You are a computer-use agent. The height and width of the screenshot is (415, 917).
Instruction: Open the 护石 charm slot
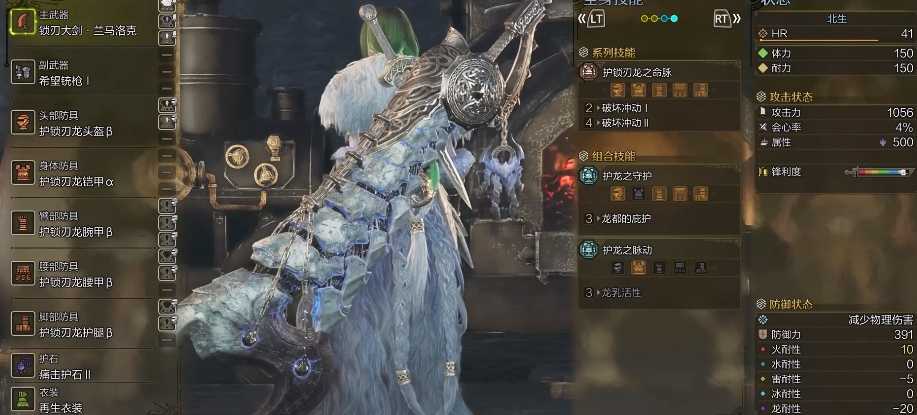pos(82,368)
